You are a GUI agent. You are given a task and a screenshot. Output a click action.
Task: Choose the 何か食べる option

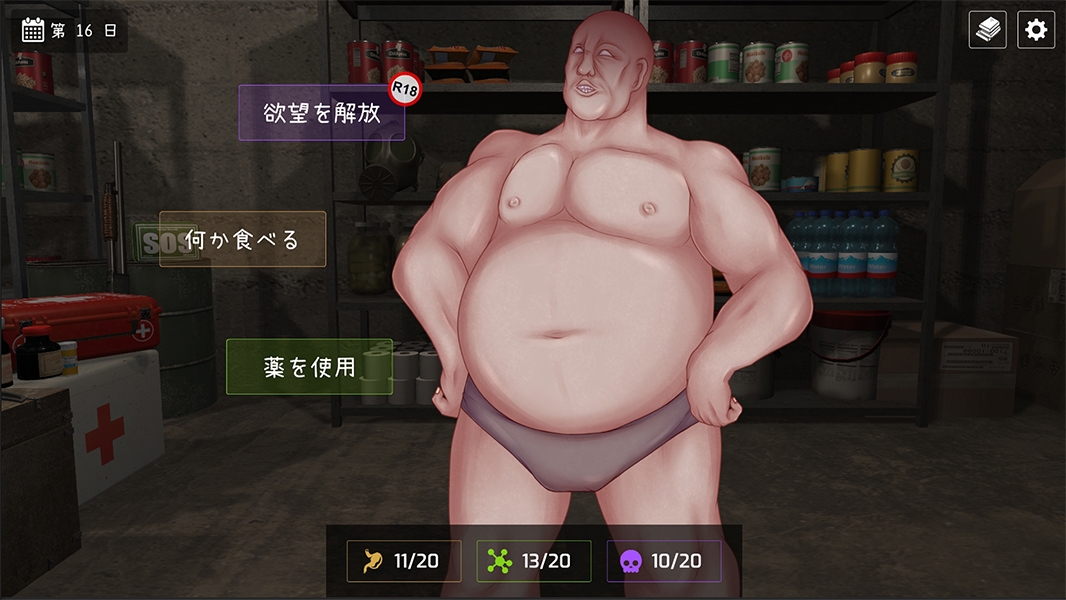pyautogui.click(x=243, y=240)
